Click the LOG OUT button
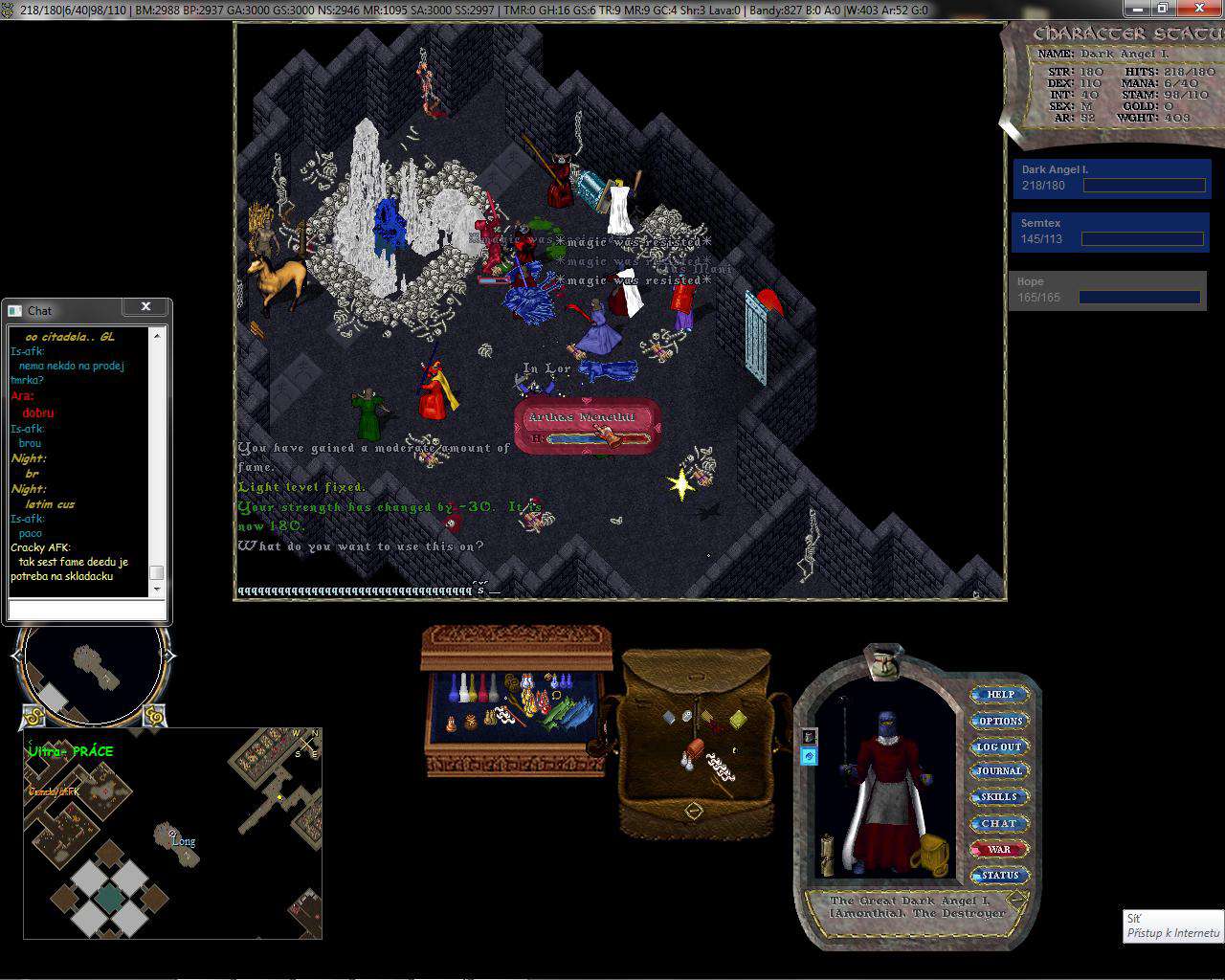Screen dimensions: 1225x980 pyautogui.click(x=999, y=746)
